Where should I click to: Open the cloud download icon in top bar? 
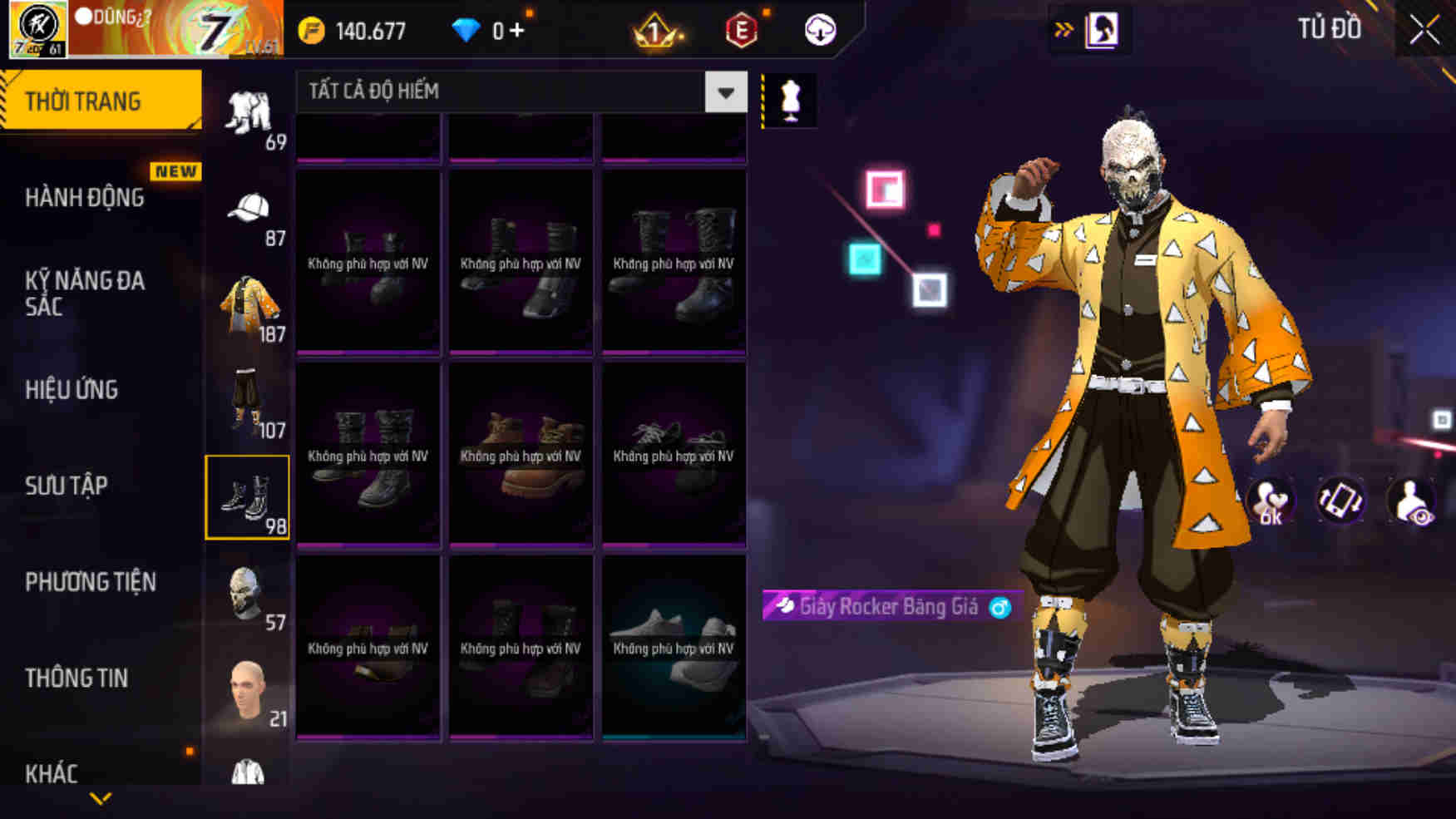coord(819,30)
